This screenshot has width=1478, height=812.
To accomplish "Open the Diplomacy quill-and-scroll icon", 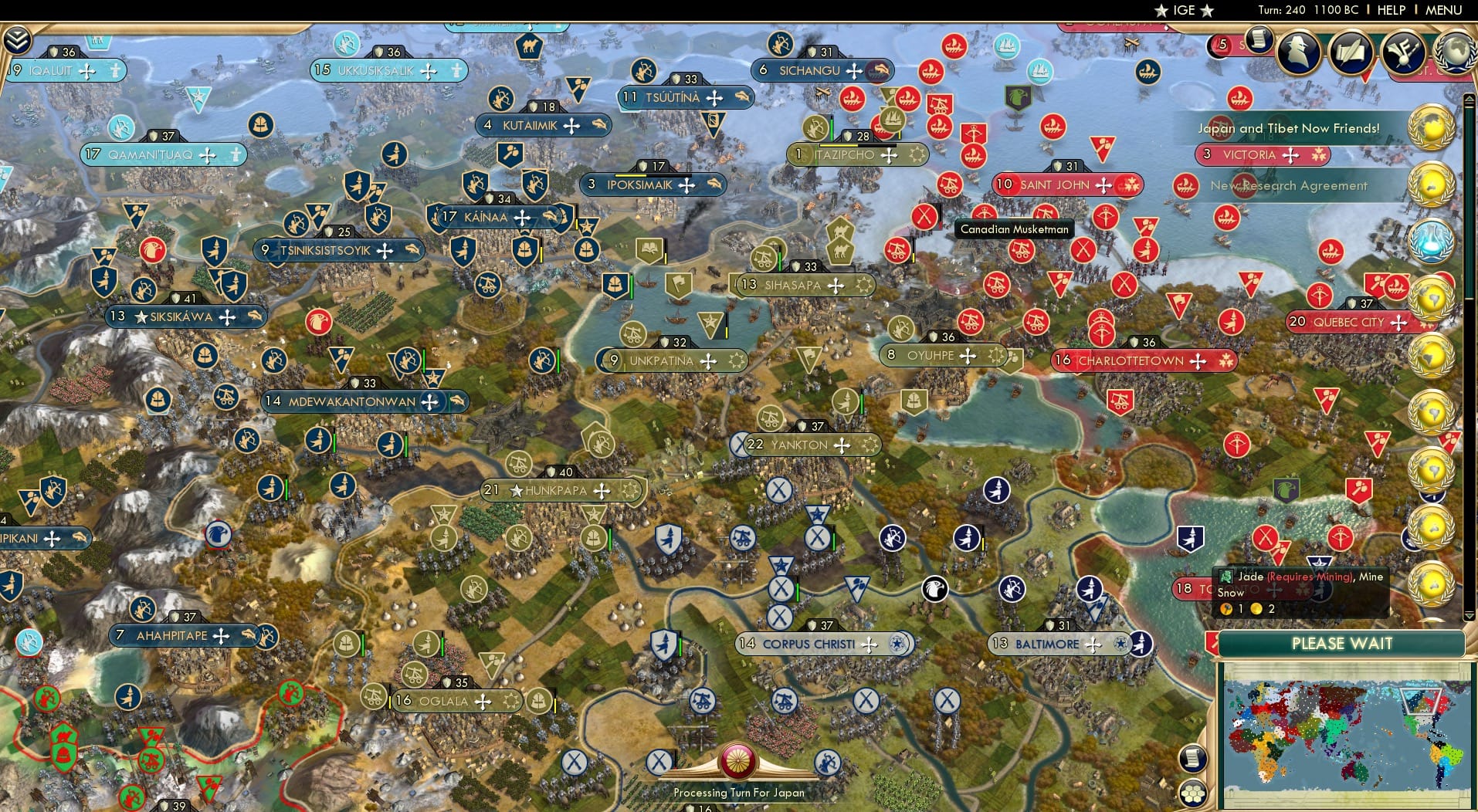I will (x=1350, y=52).
